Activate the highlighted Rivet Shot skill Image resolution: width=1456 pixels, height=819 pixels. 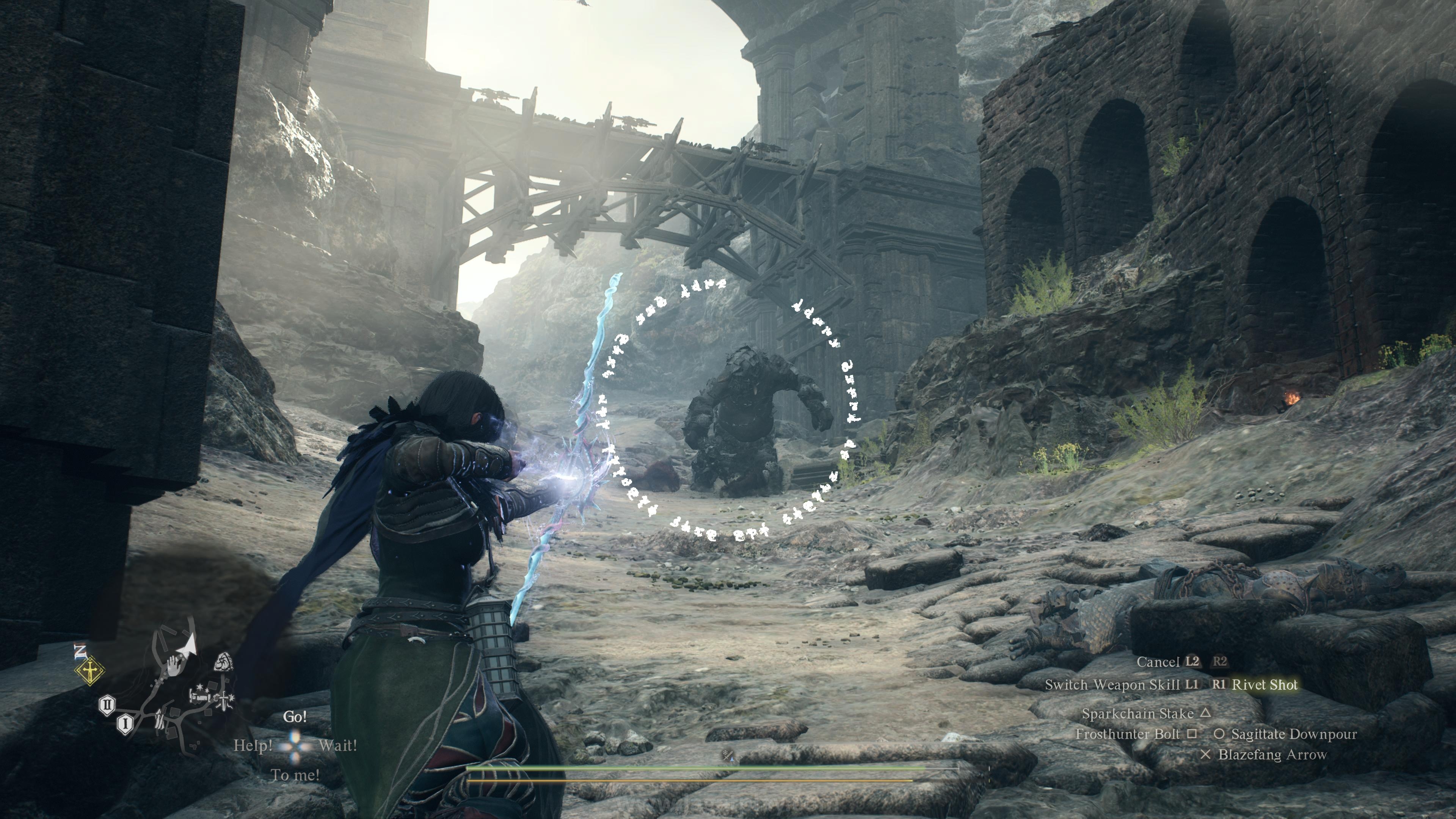pos(1265,684)
